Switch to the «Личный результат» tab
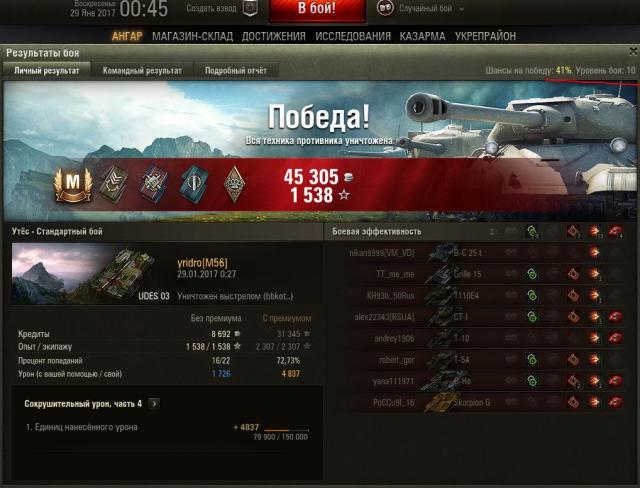640x488 pixels. (46, 71)
